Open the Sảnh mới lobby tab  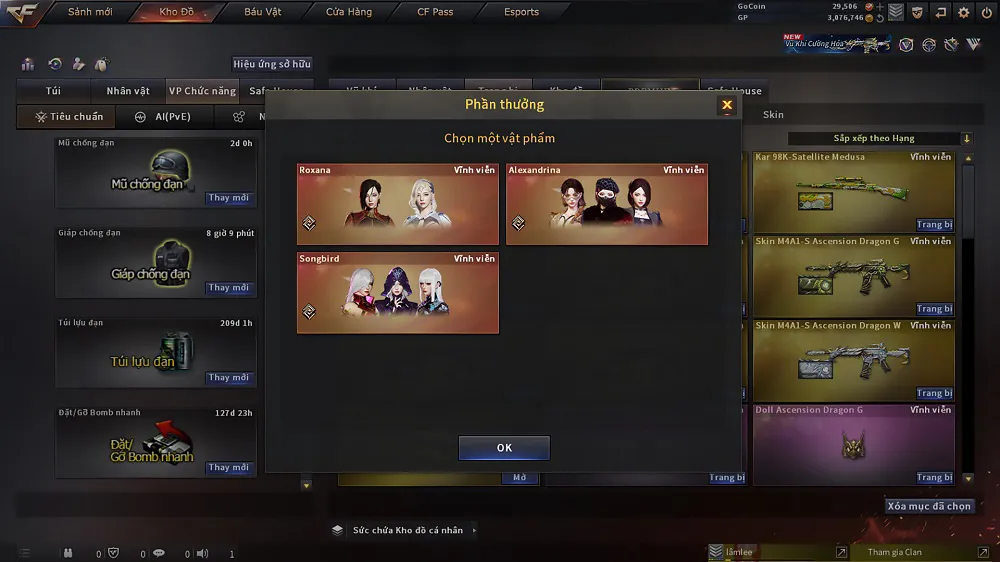coord(90,12)
